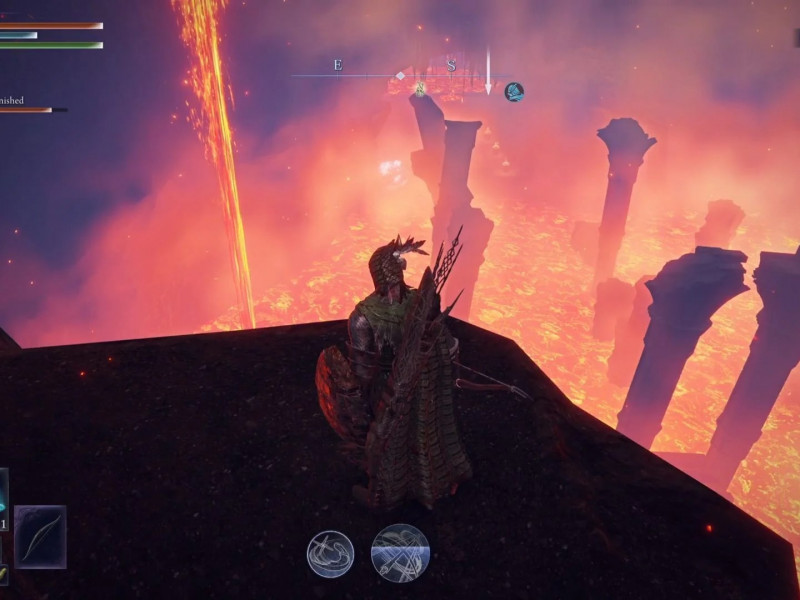800x600 pixels.
Task: Trigger the half-charged ultimate art icon
Action: click(400, 553)
